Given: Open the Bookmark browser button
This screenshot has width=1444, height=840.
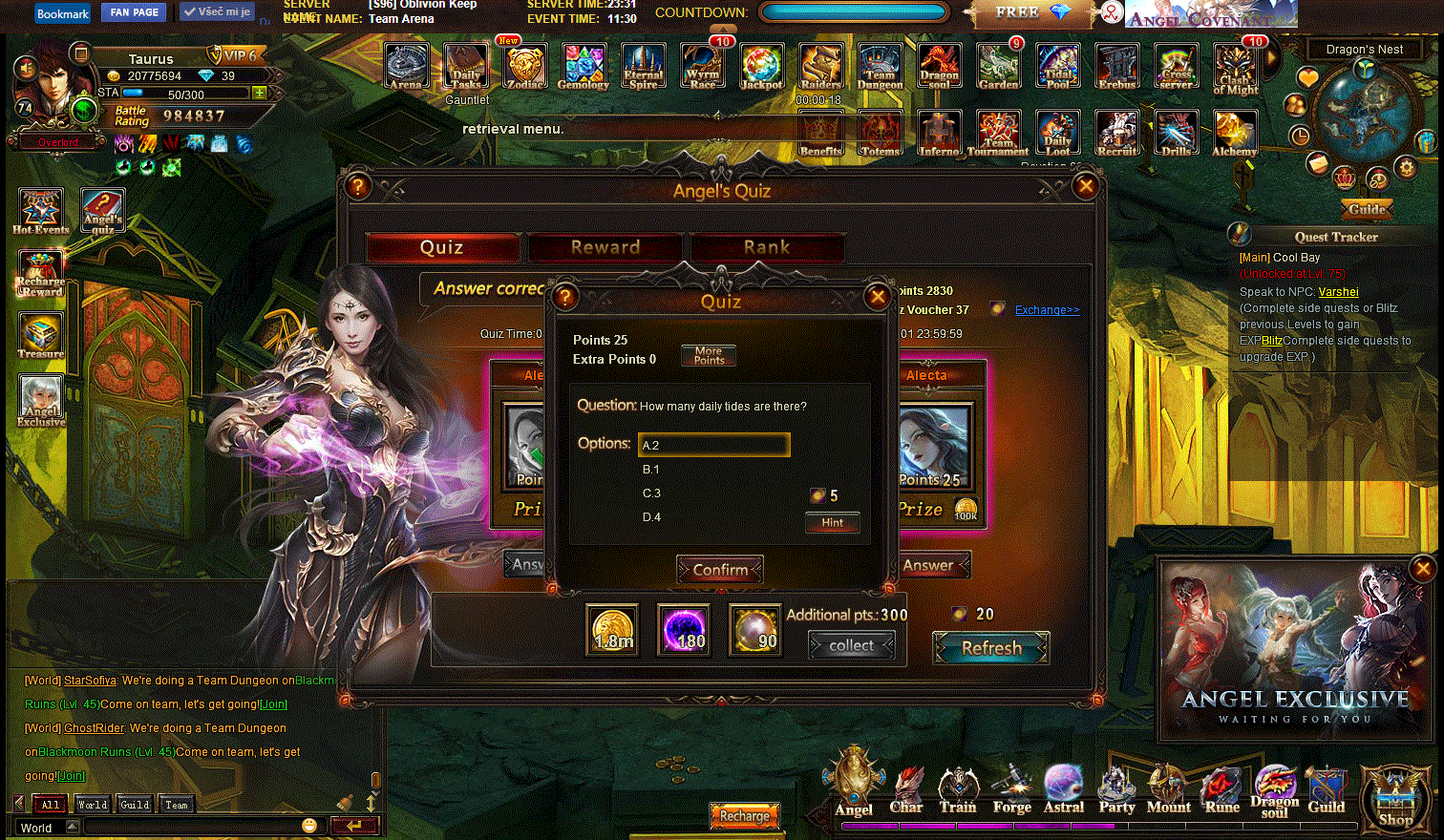Looking at the screenshot, I should pyautogui.click(x=63, y=13).
